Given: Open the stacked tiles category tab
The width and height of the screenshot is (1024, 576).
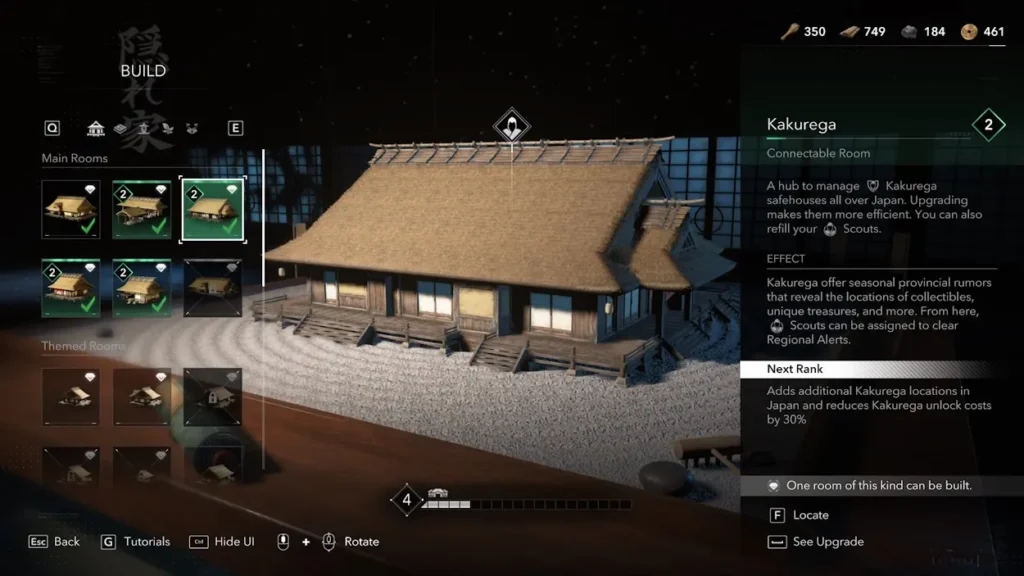Looking at the screenshot, I should coord(120,128).
